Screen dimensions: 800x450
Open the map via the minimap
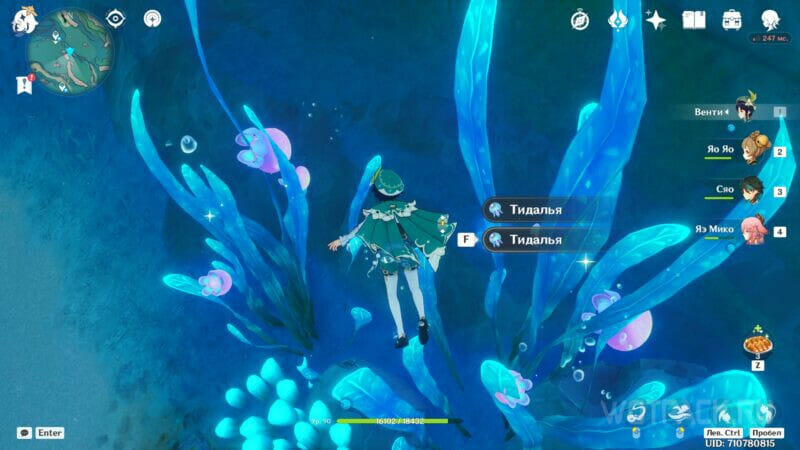pos(68,52)
